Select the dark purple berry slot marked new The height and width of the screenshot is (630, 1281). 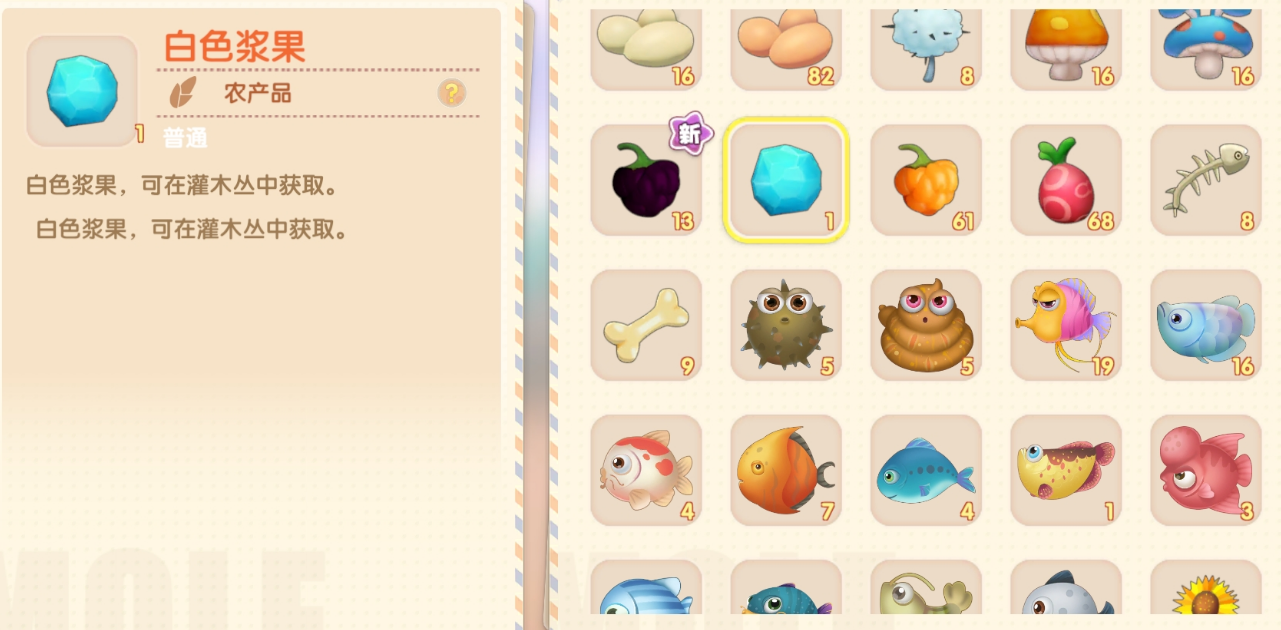646,181
